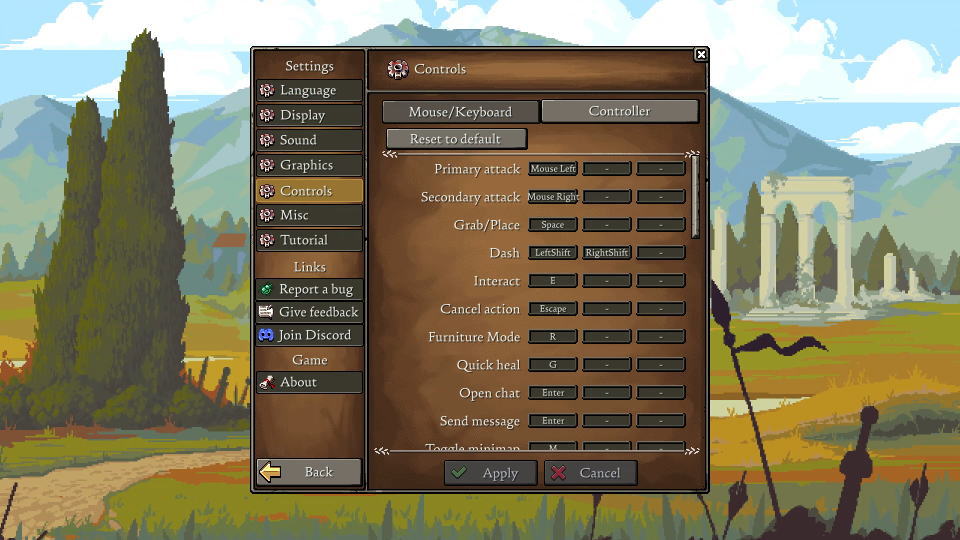Join Discord via the links section

308,335
